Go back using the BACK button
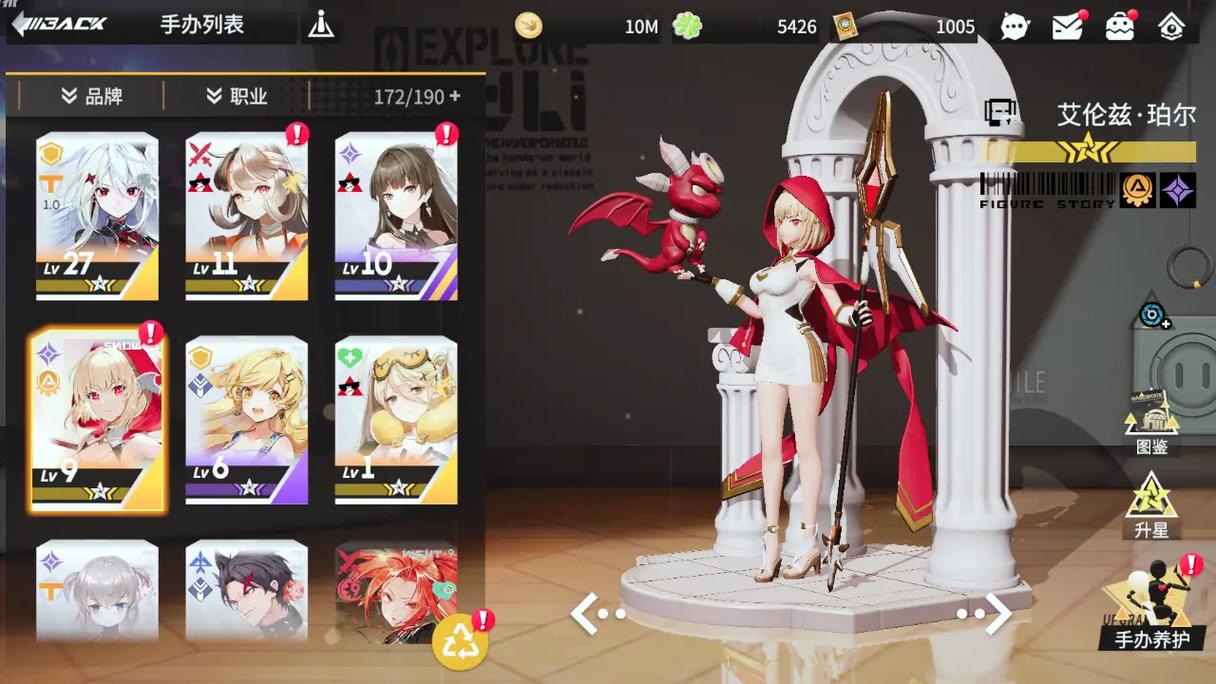Screen dimensions: 1216x684 pos(60,24)
